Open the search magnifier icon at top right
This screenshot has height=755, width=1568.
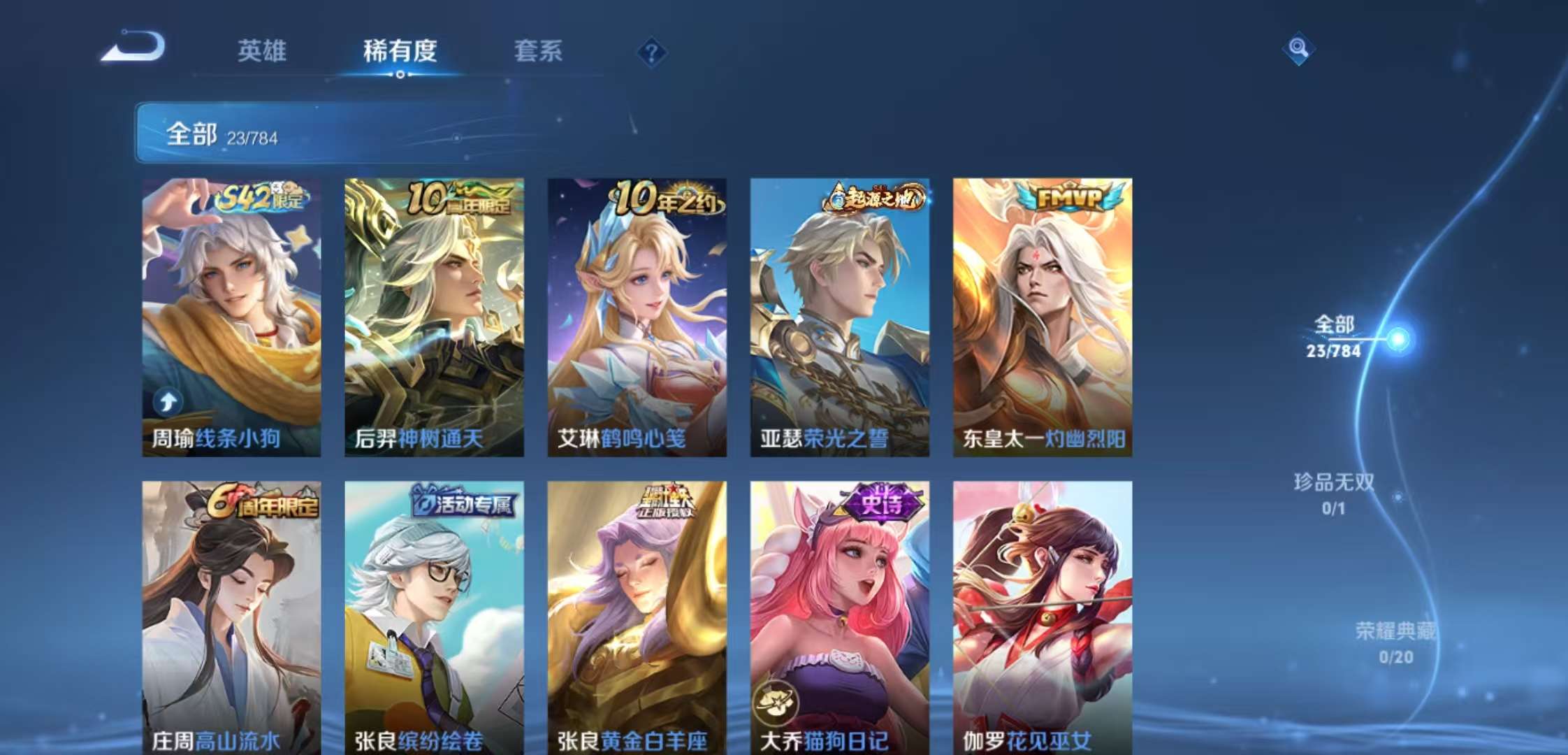tap(1298, 49)
